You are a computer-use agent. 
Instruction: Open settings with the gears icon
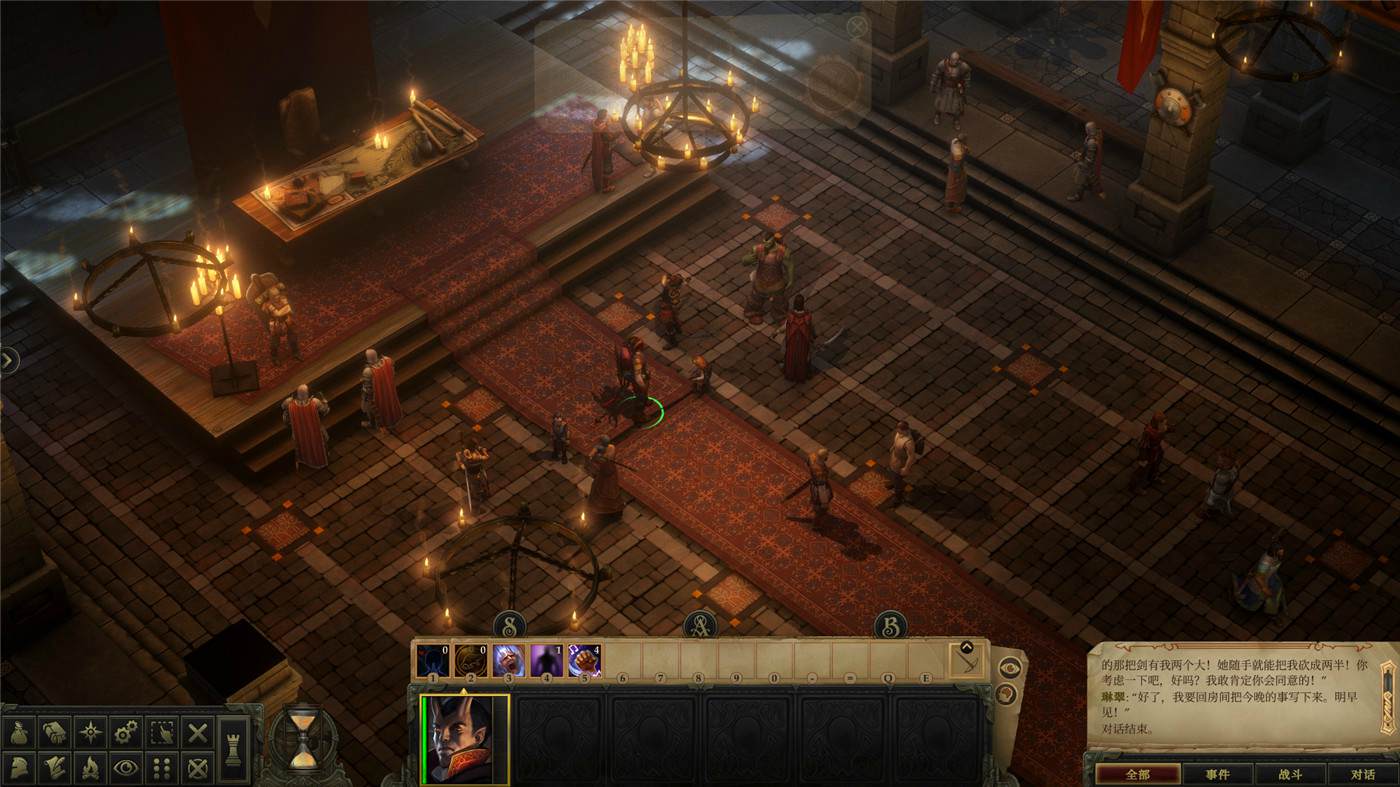coord(126,733)
